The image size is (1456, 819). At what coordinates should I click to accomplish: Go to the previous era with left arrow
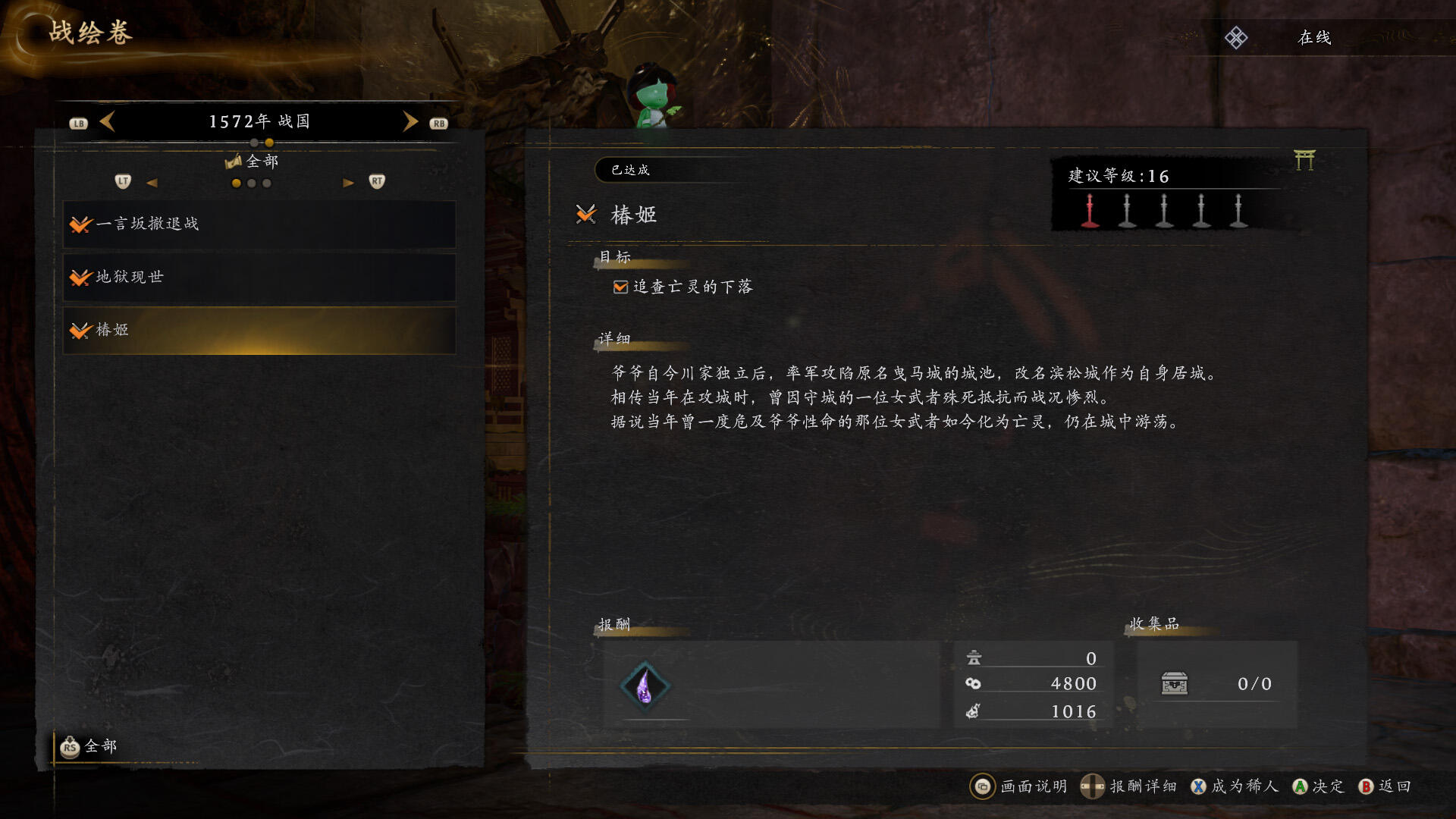point(108,121)
